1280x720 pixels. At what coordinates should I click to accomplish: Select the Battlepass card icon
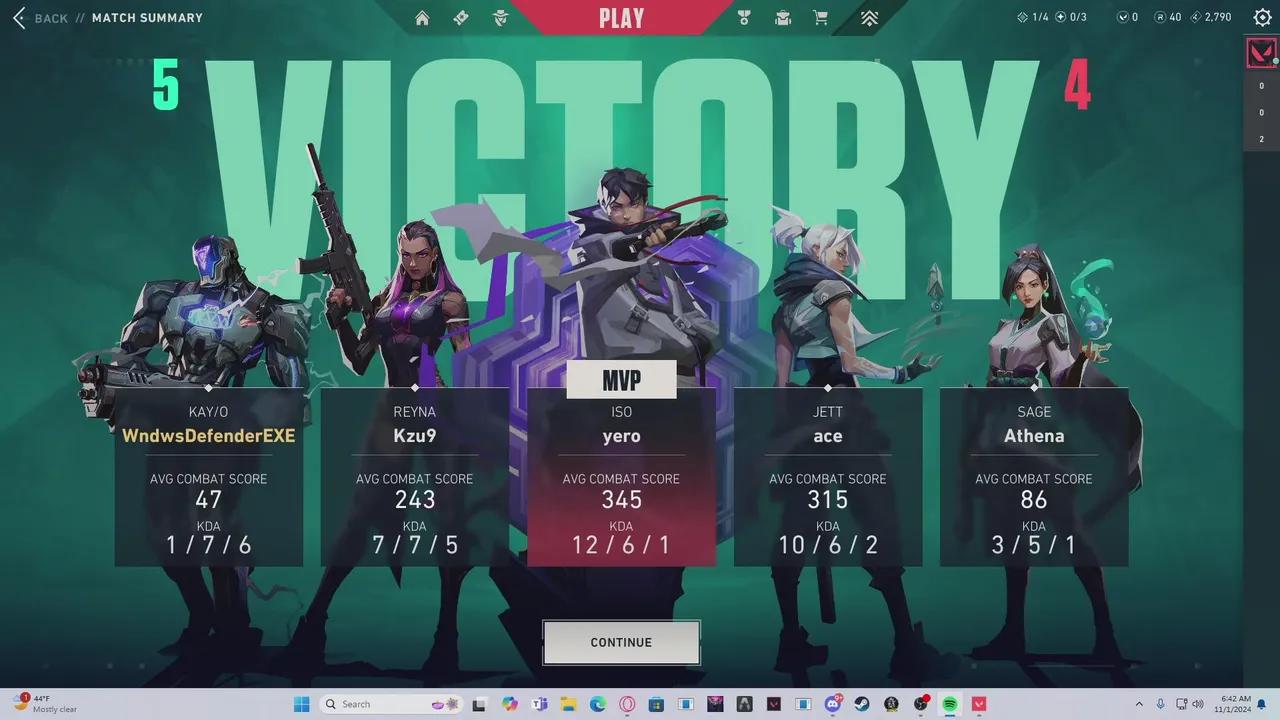(x=460, y=17)
